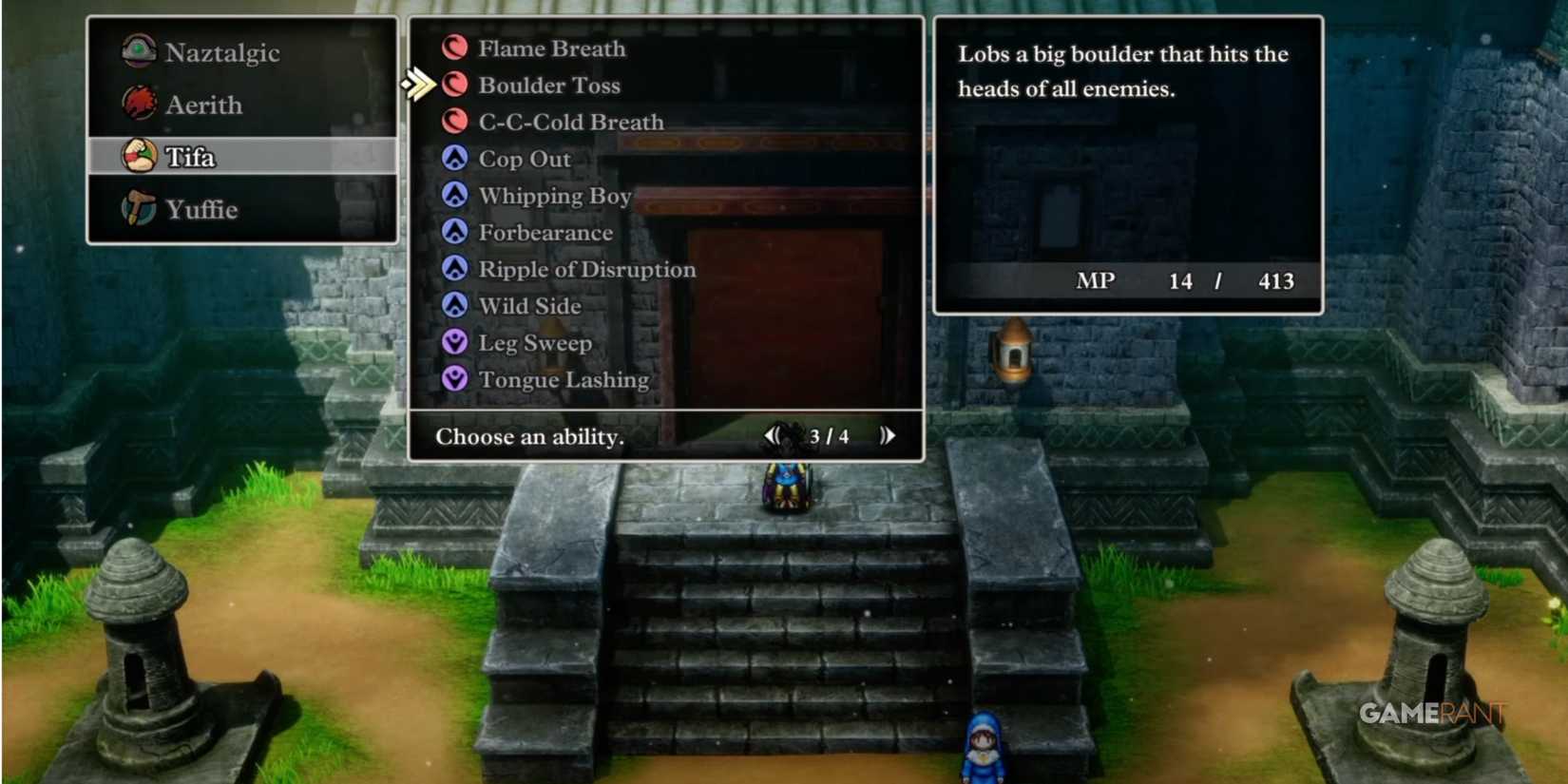
Task: Click Yuffie's boomerang portrait icon
Action: tap(138, 209)
